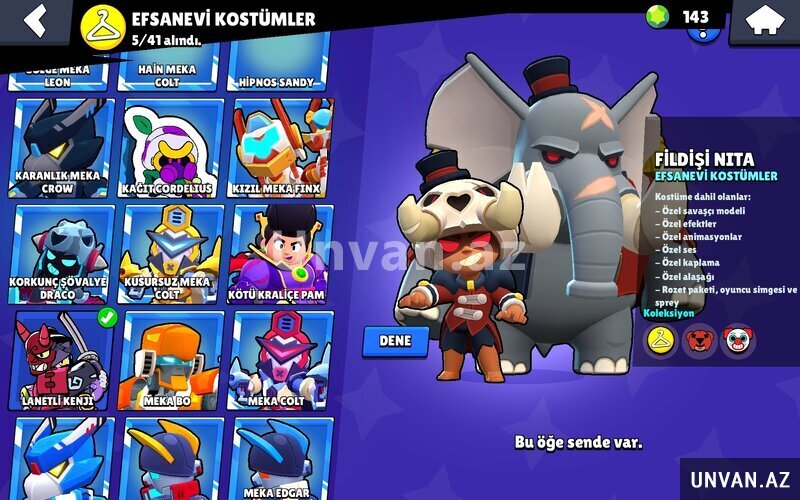Pick the Korkunç Şövalye Draco skin
This screenshot has width=800, height=500.
(61, 254)
